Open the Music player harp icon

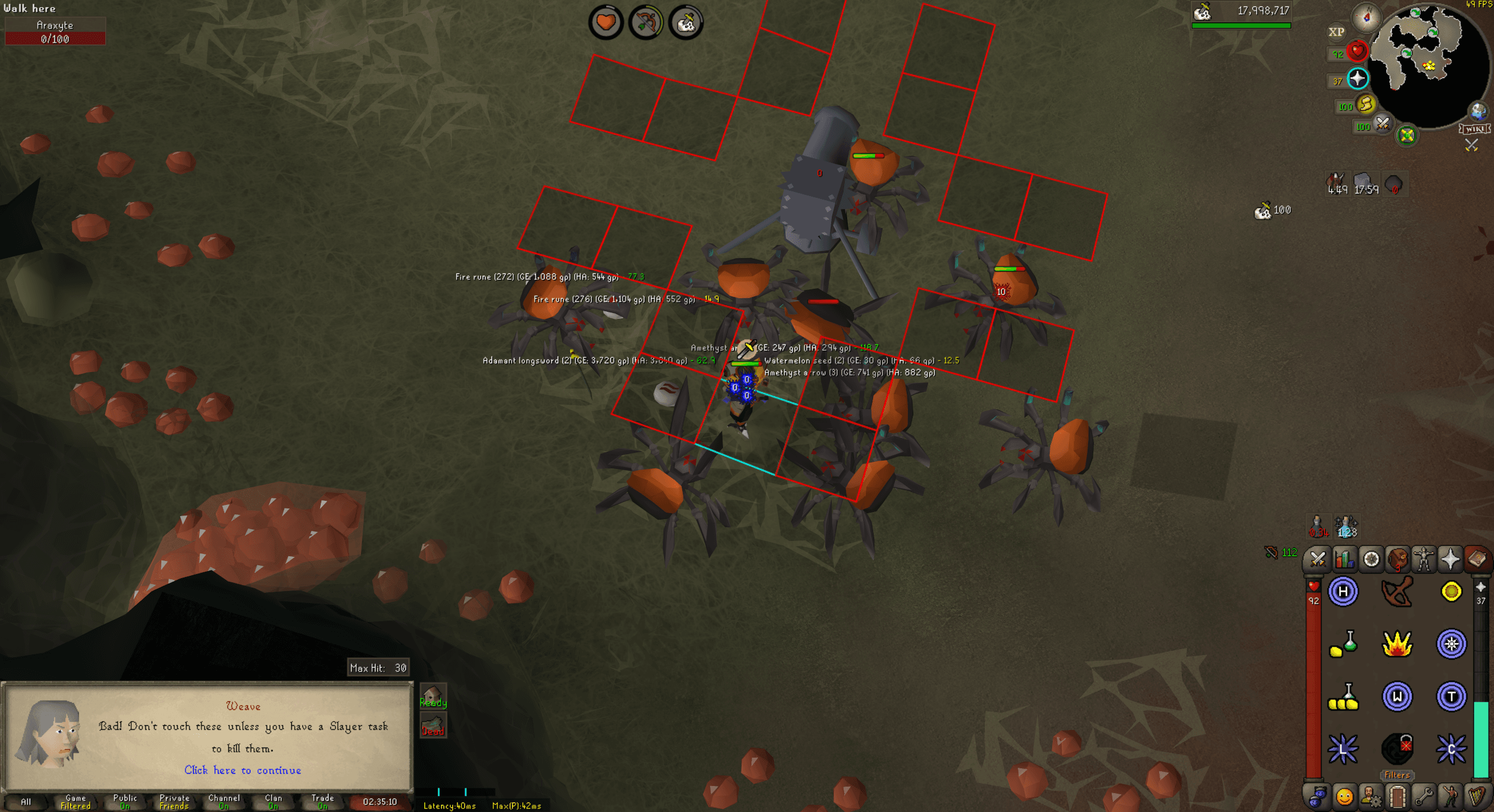1479,797
